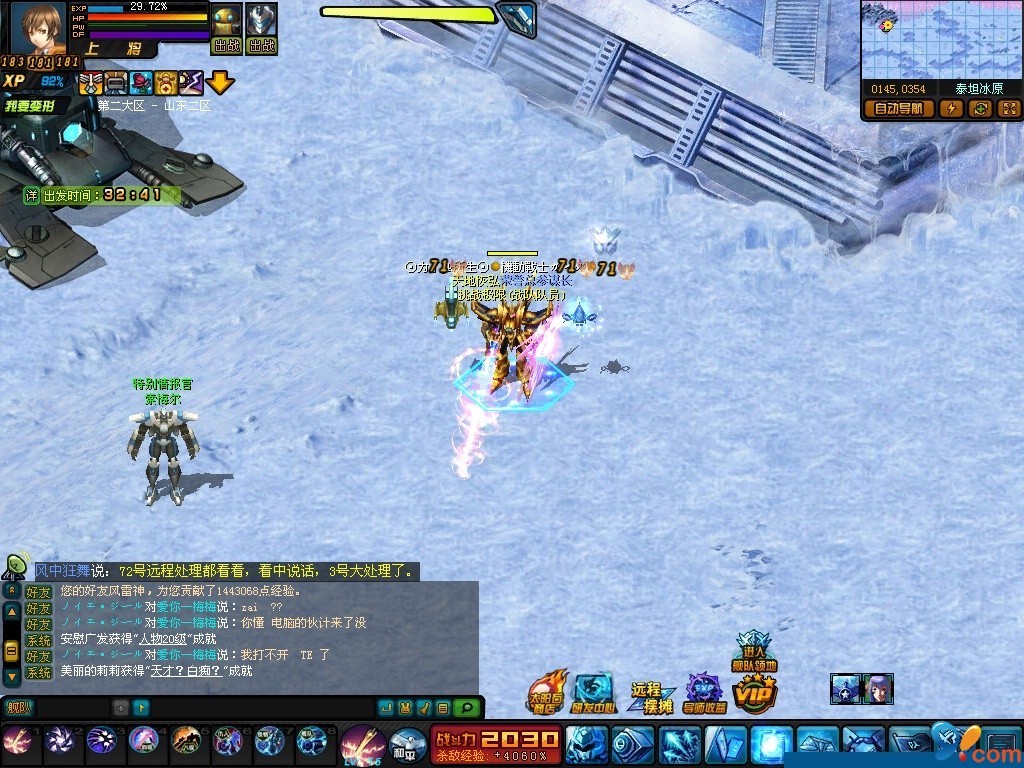Click the lightning bolt button below the minimap
1024x768 pixels.
click(x=951, y=109)
